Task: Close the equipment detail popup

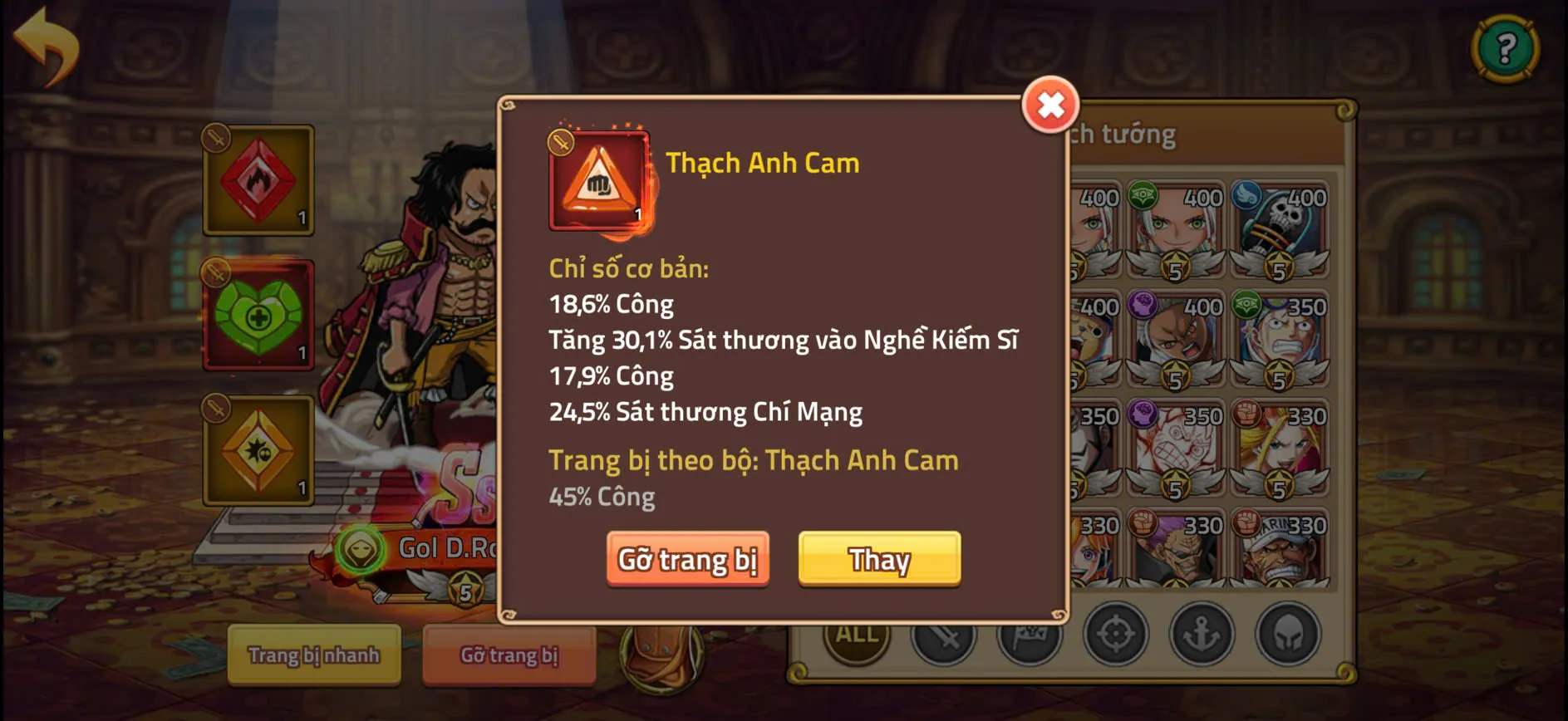Action: point(1049,105)
